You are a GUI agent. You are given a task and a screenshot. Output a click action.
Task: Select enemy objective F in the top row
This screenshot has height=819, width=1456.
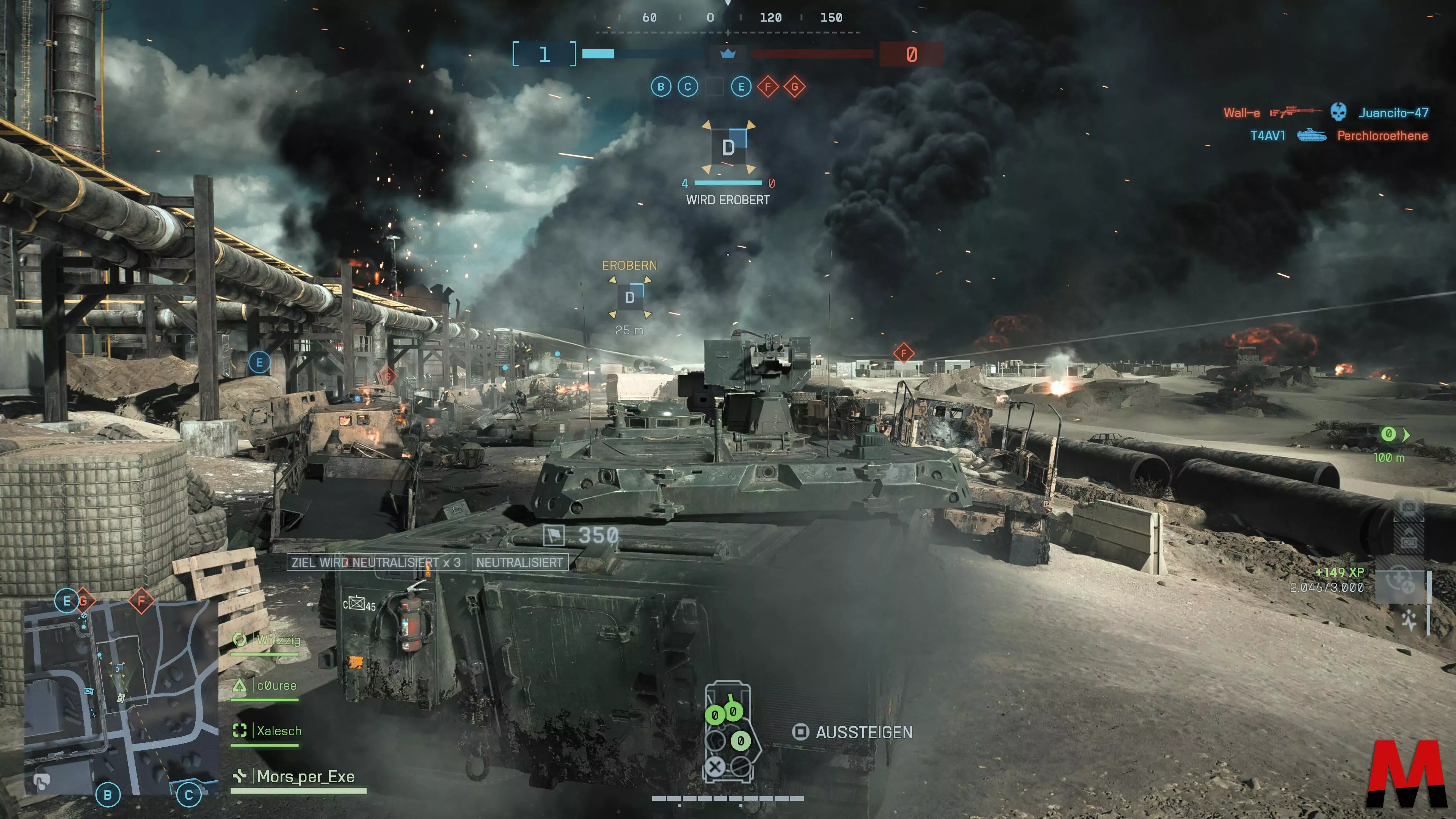[x=767, y=87]
